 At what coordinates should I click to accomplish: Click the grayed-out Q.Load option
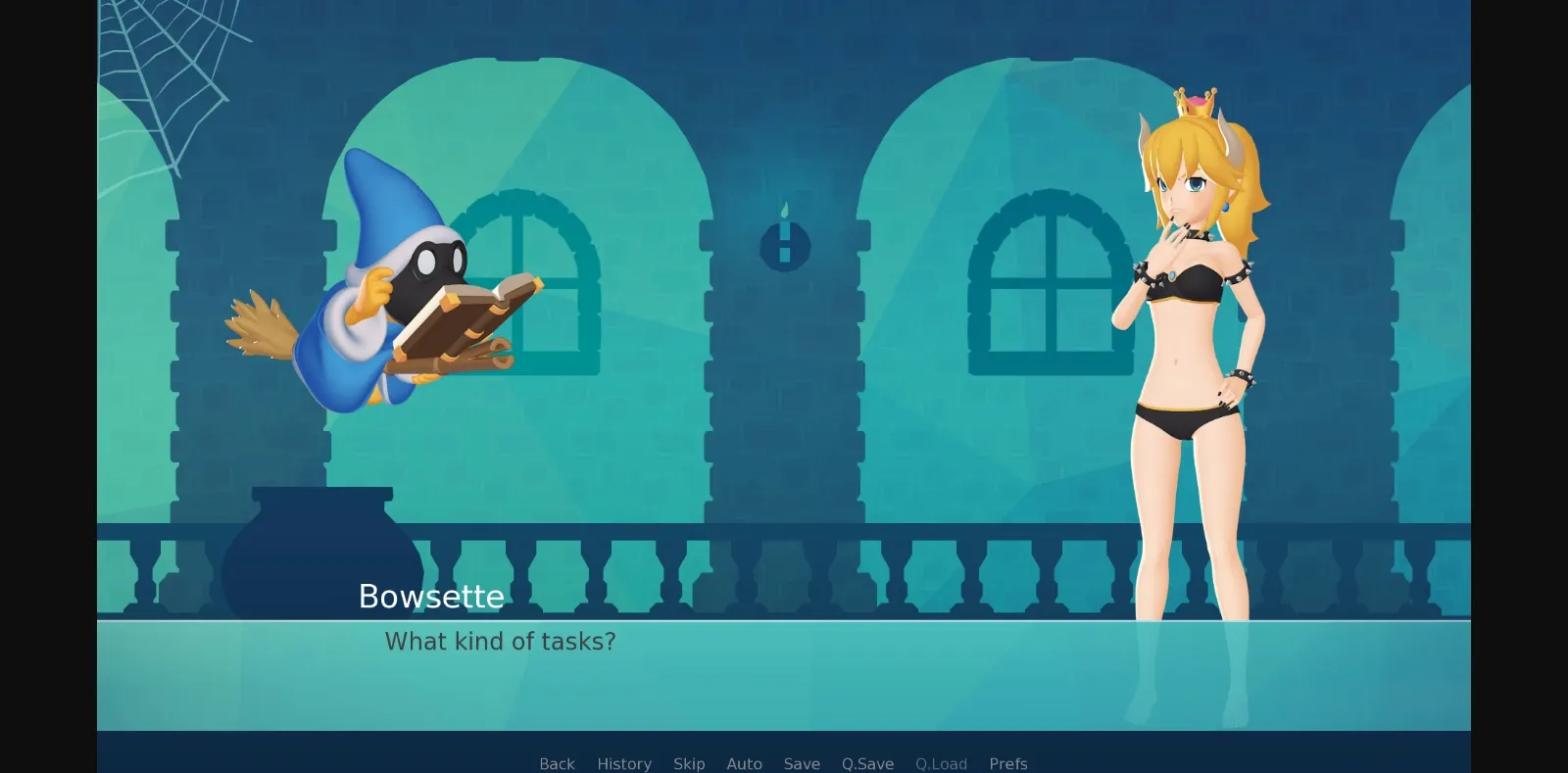(x=941, y=763)
